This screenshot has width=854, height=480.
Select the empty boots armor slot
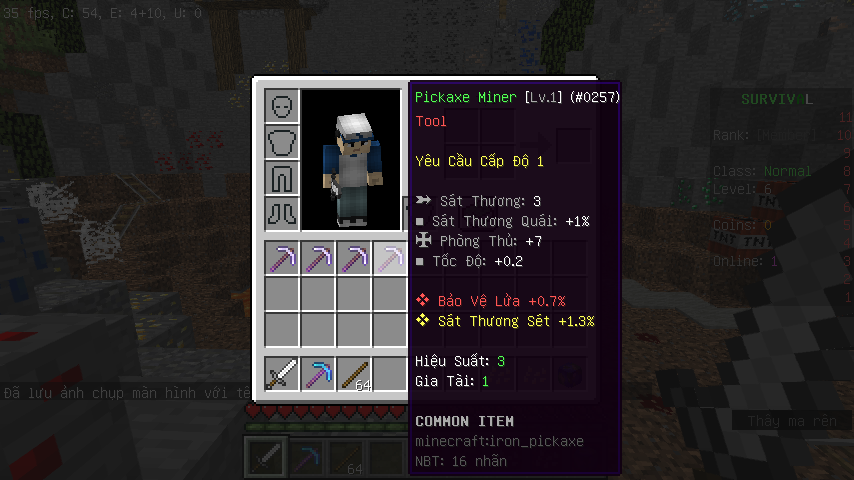pyautogui.click(x=282, y=213)
